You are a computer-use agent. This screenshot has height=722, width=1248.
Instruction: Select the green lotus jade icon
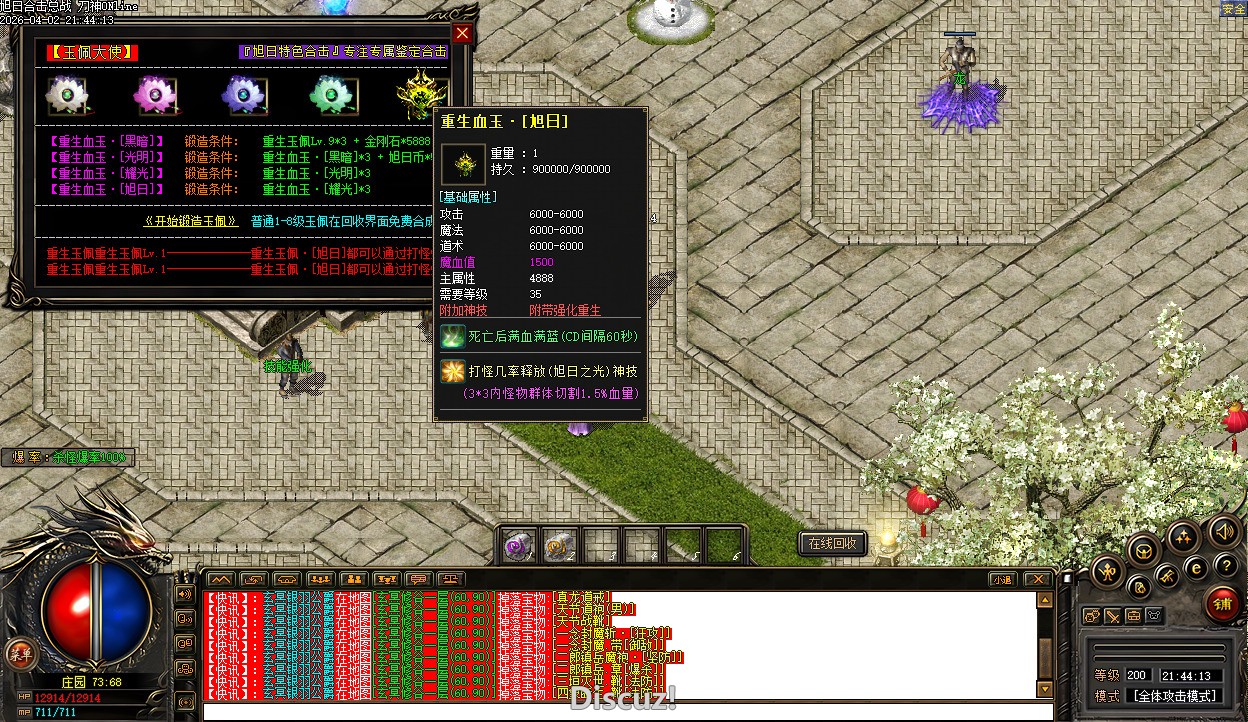[328, 95]
